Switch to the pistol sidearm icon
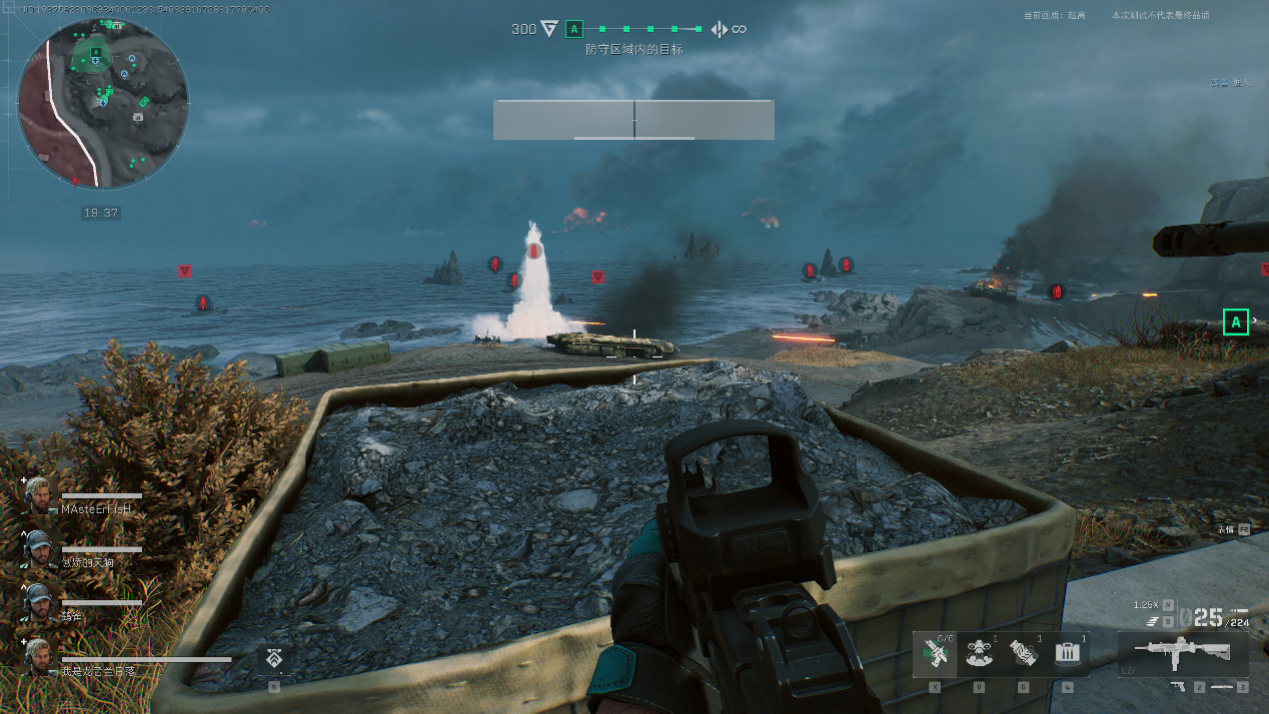Image resolution: width=1269 pixels, height=714 pixels. pyautogui.click(x=1177, y=686)
